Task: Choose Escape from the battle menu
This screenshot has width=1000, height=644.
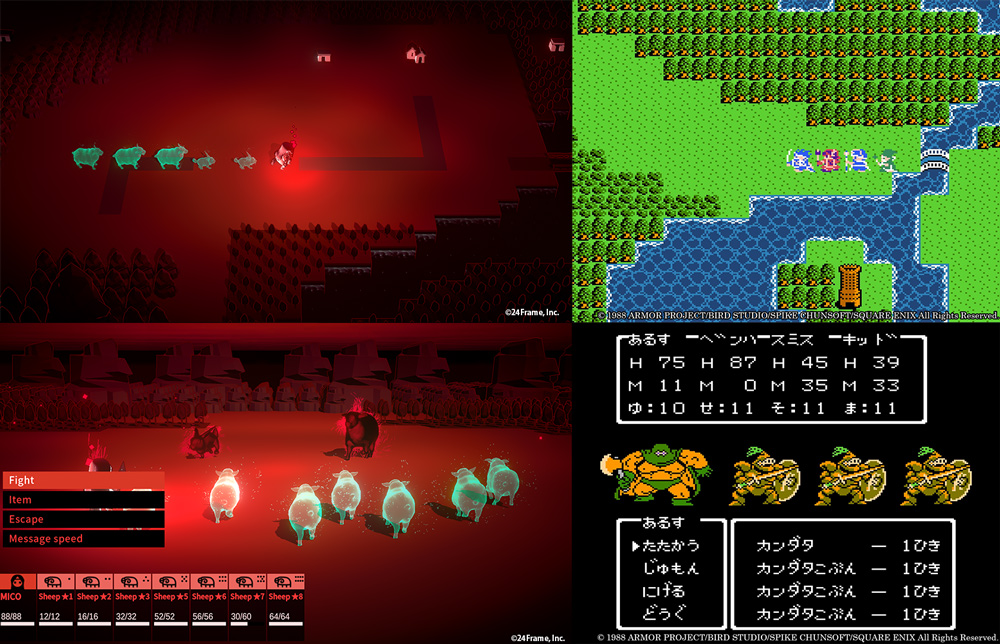Action: pyautogui.click(x=82, y=519)
